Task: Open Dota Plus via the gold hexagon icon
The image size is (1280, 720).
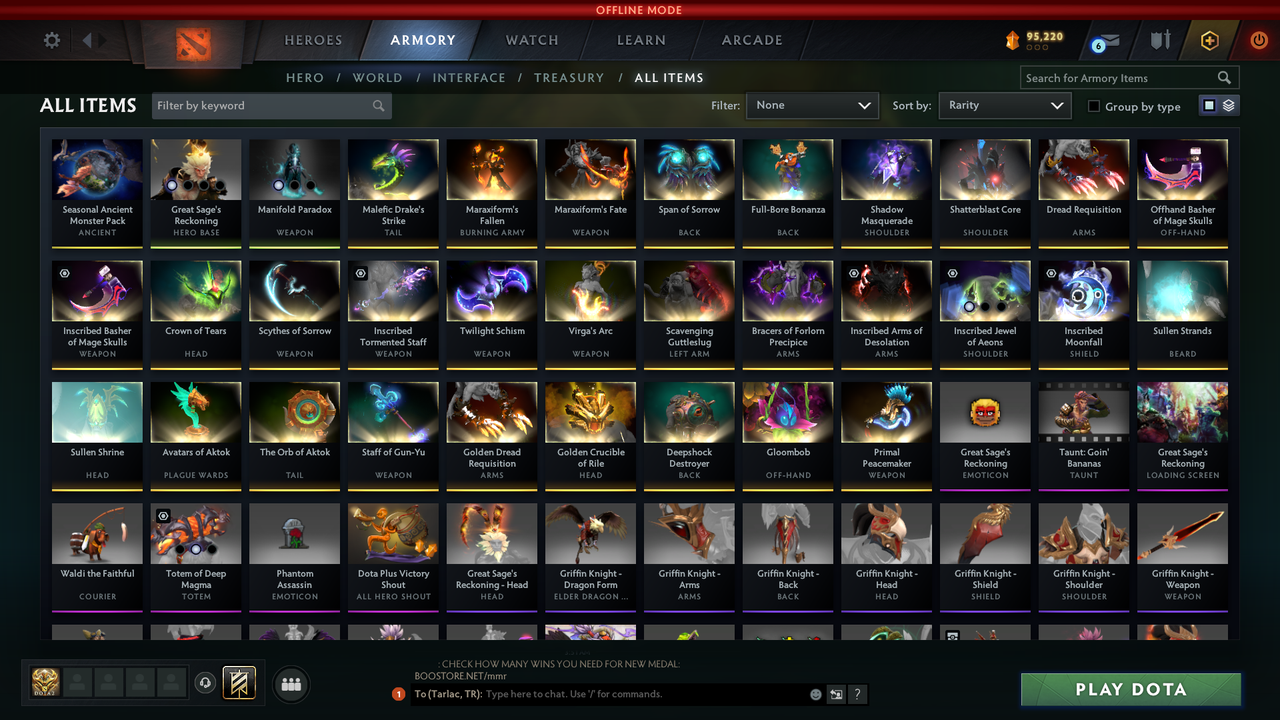Action: [1210, 40]
